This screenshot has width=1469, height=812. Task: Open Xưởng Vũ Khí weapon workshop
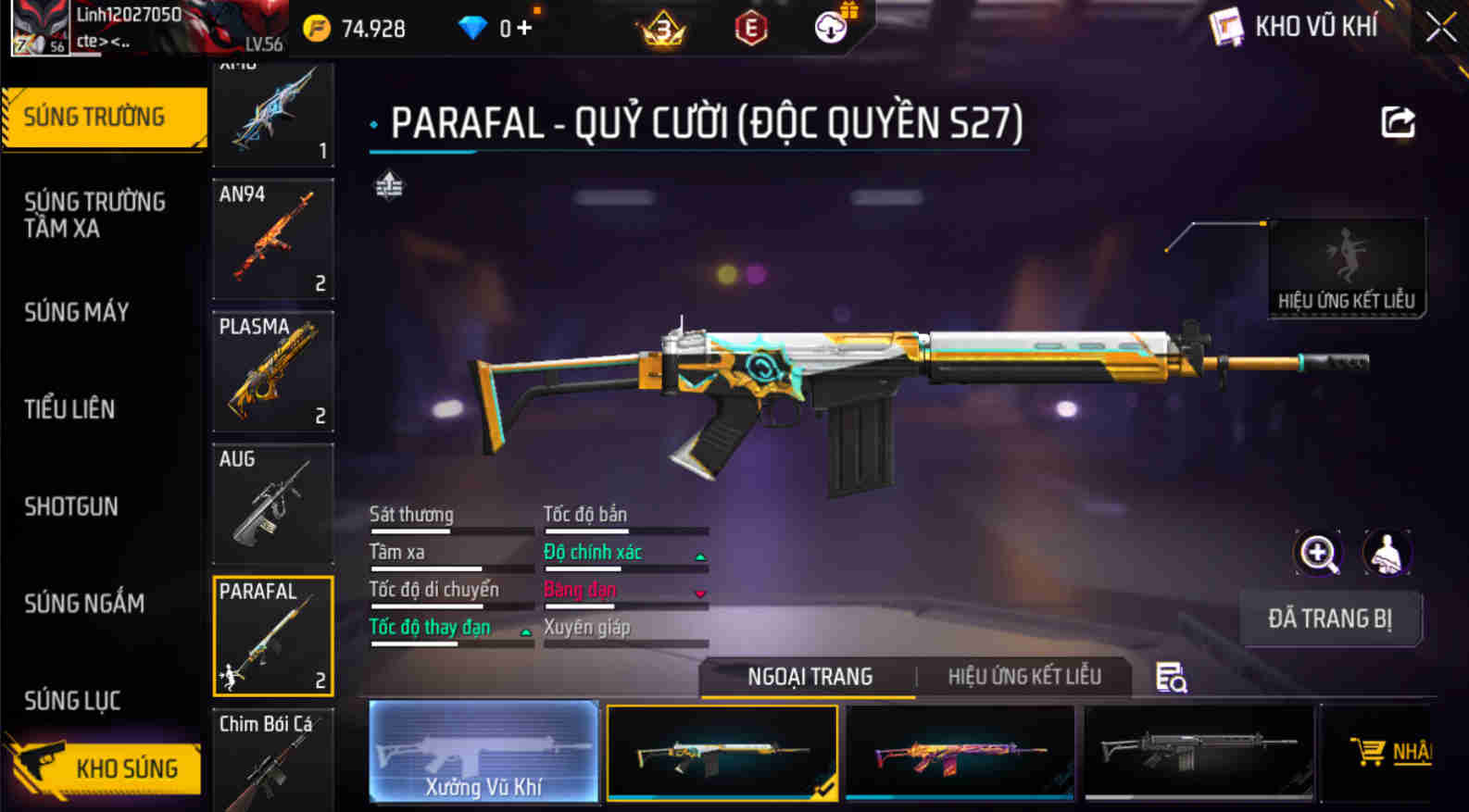pyautogui.click(x=483, y=752)
